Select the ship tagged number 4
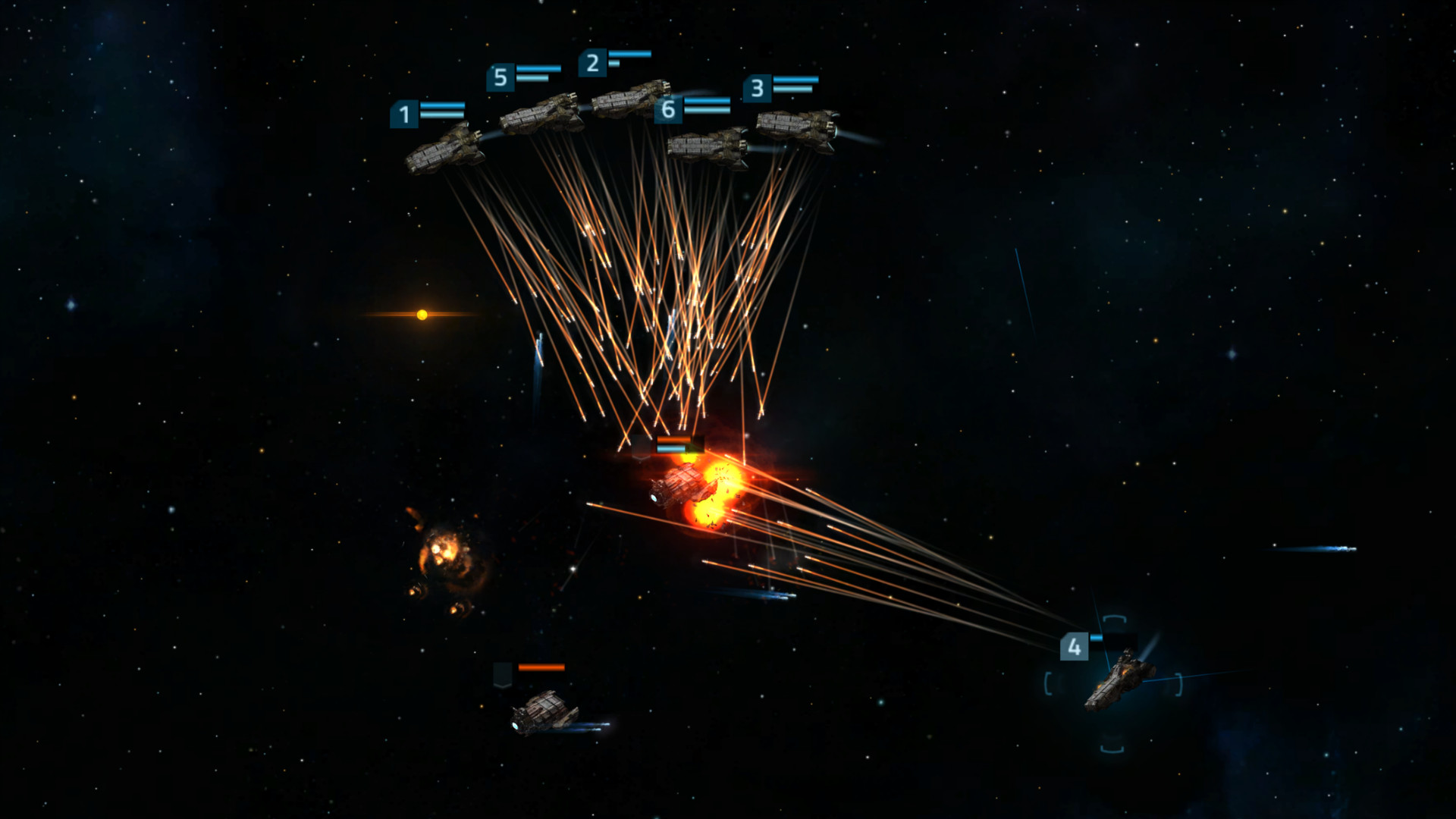This screenshot has width=1456, height=819. 1119,679
